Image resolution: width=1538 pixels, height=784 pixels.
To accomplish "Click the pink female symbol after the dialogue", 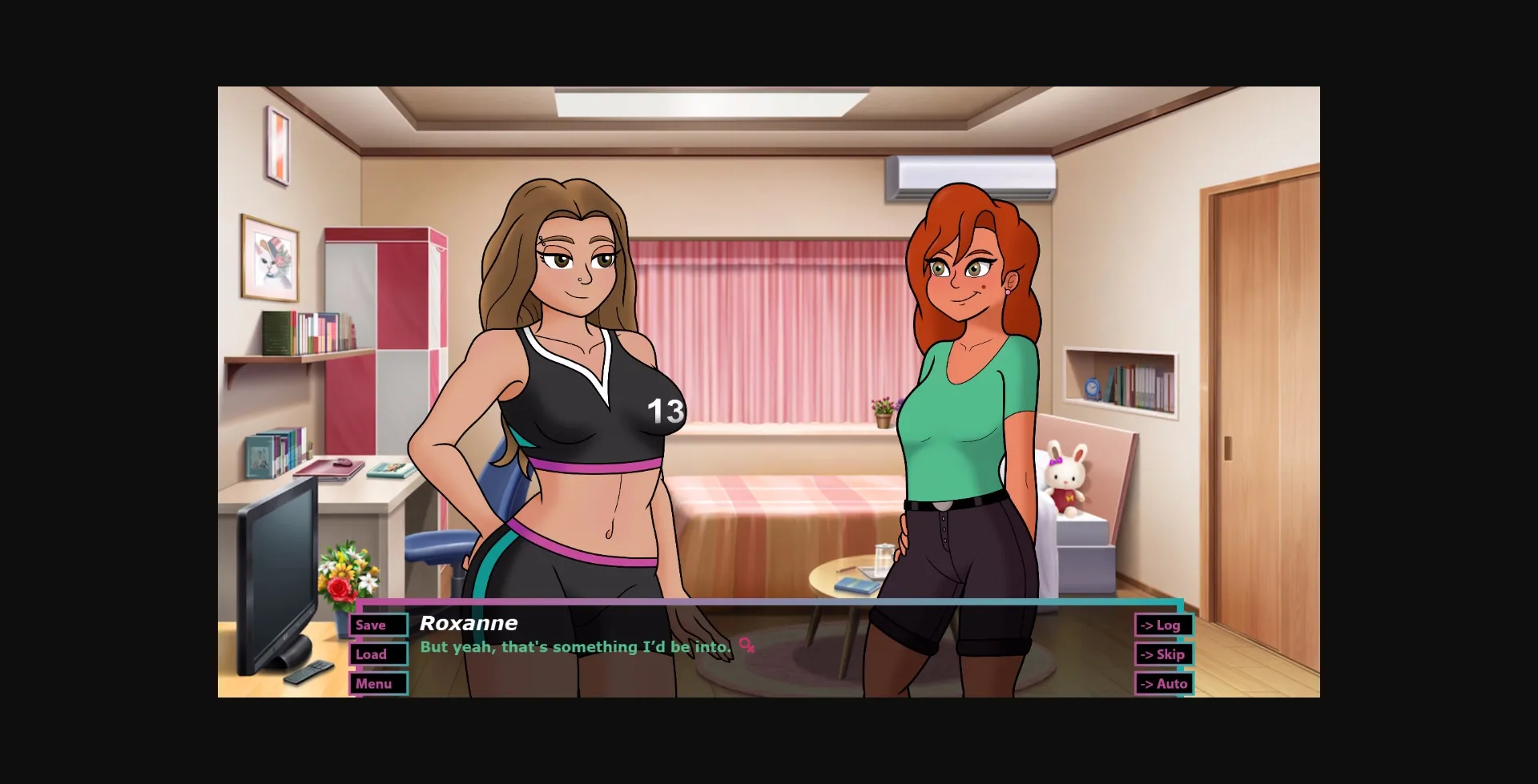I will (747, 645).
